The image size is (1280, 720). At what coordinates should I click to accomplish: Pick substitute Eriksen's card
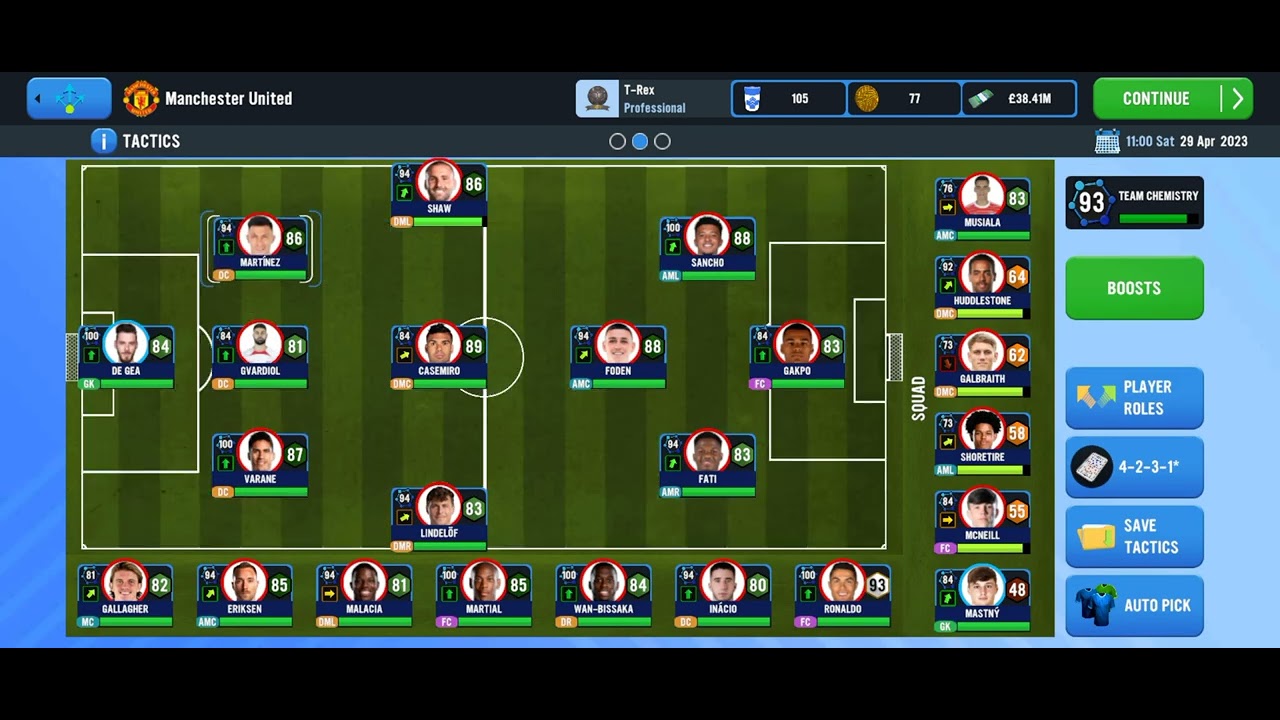click(244, 593)
